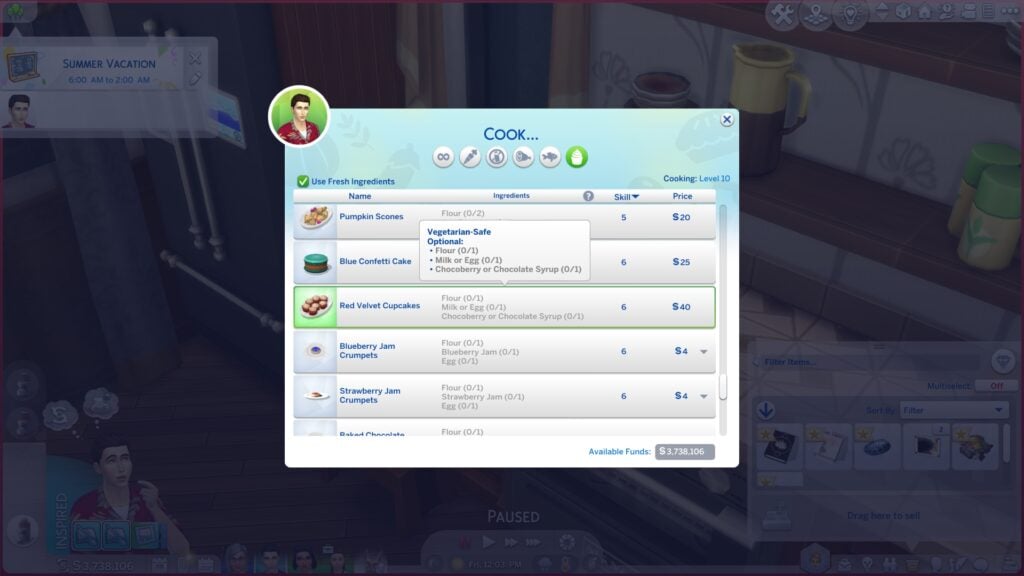Image resolution: width=1024 pixels, height=576 pixels.
Task: Sort recipes by the Price column
Action: click(x=682, y=197)
